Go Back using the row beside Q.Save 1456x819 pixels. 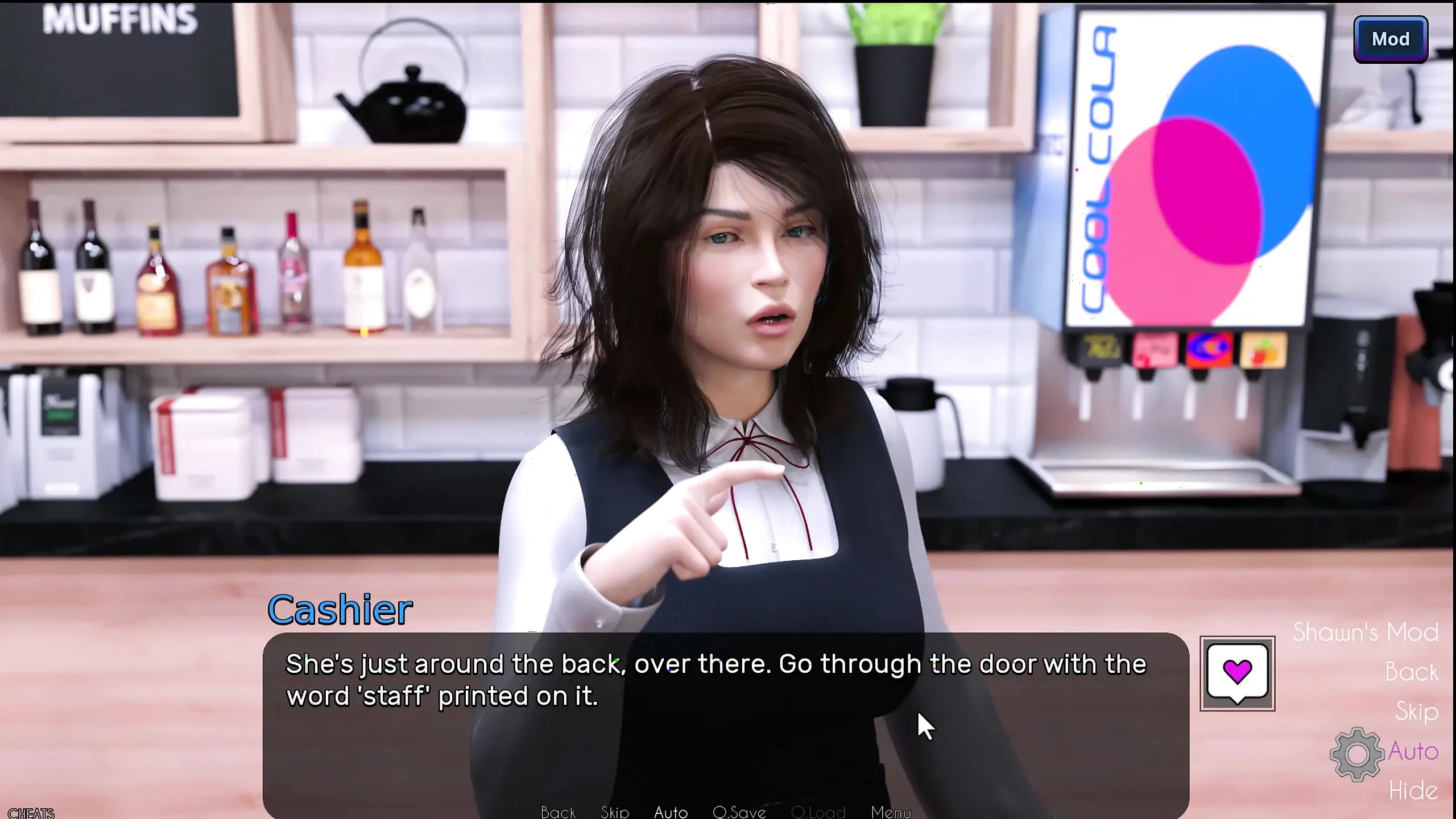tap(558, 812)
